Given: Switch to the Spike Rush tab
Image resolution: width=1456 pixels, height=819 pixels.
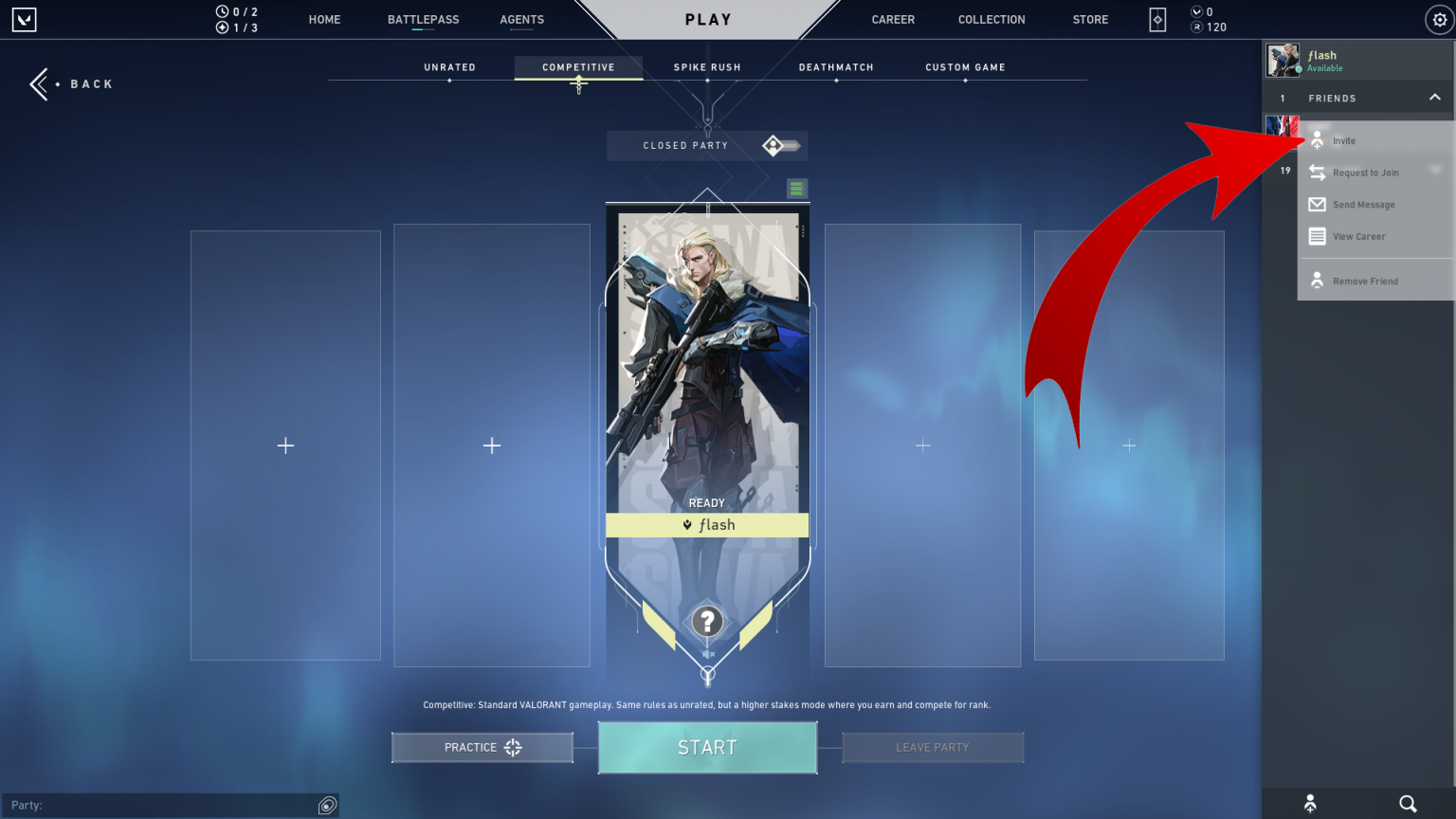Looking at the screenshot, I should pos(706,66).
